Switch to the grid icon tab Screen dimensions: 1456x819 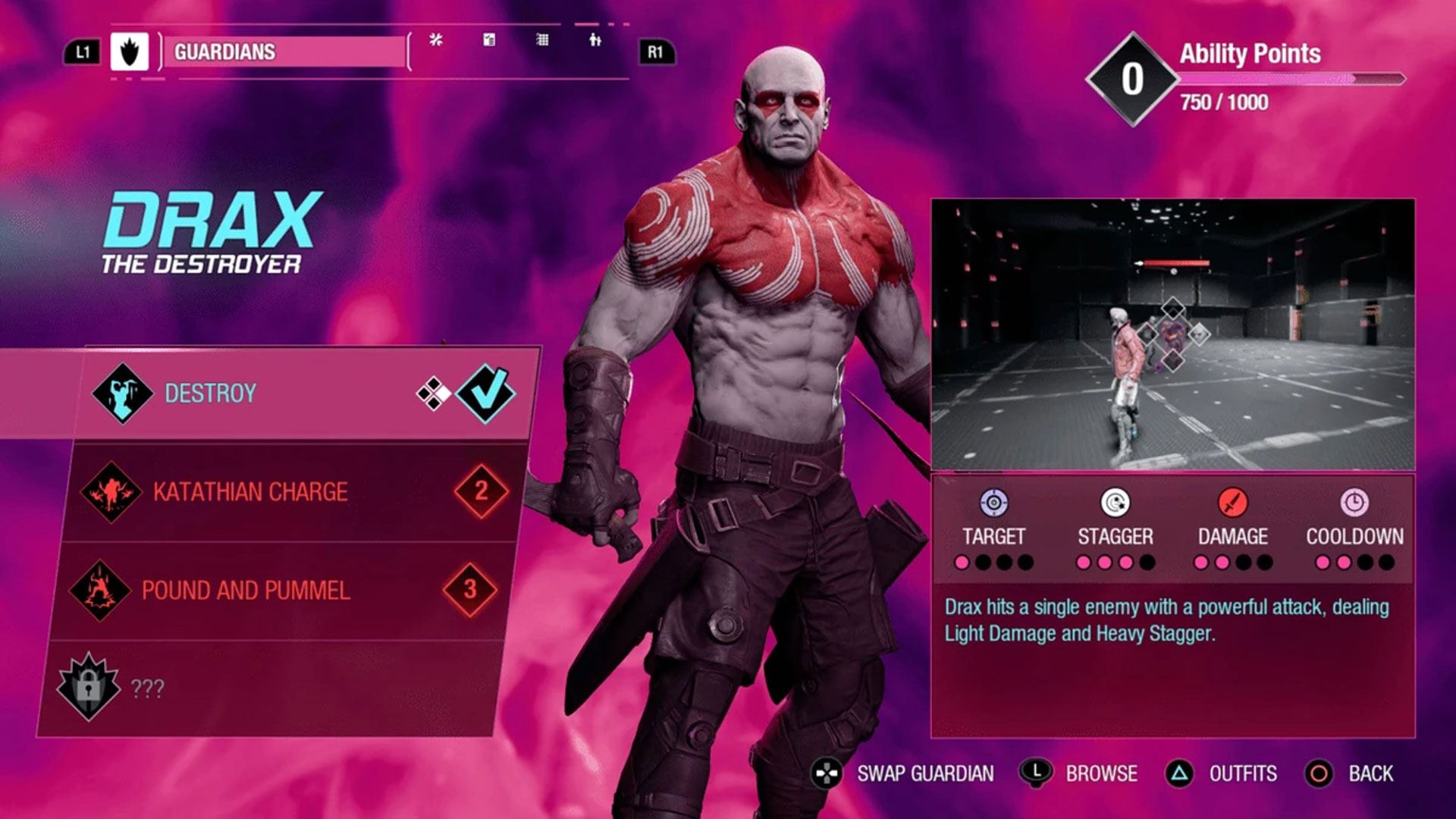tap(542, 40)
